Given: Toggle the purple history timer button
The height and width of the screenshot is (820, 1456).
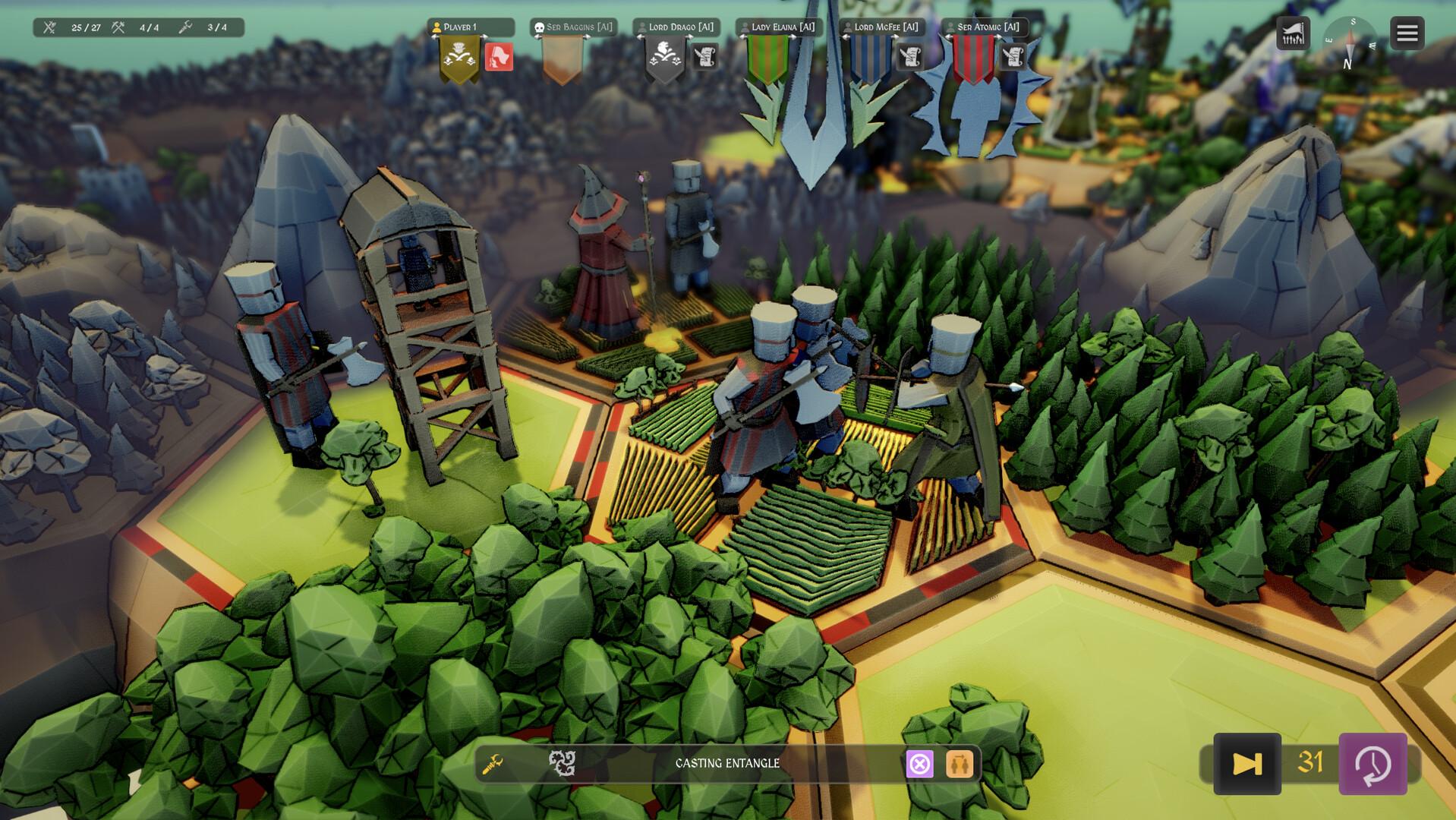Looking at the screenshot, I should coord(1376,765).
